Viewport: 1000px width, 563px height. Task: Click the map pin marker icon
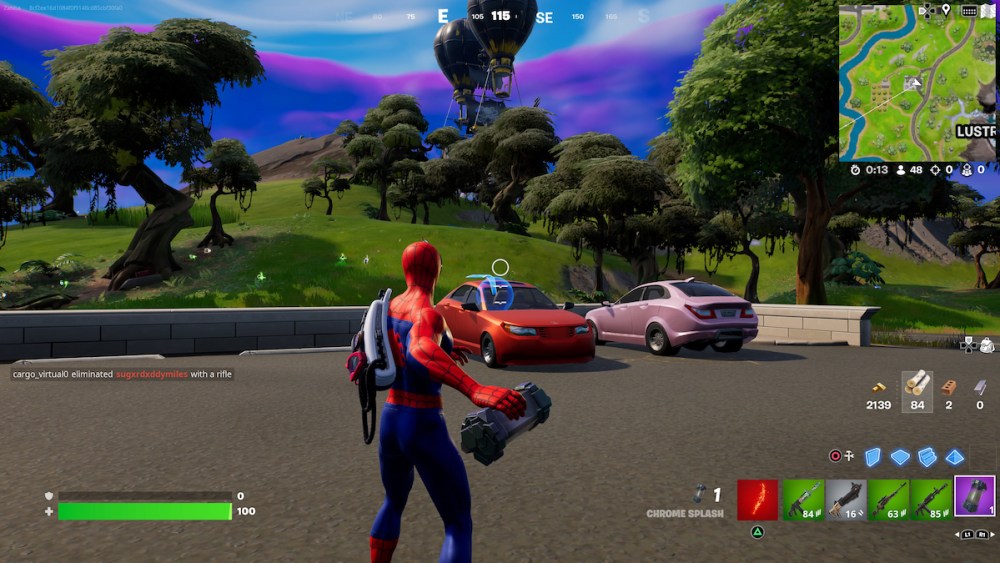click(946, 10)
